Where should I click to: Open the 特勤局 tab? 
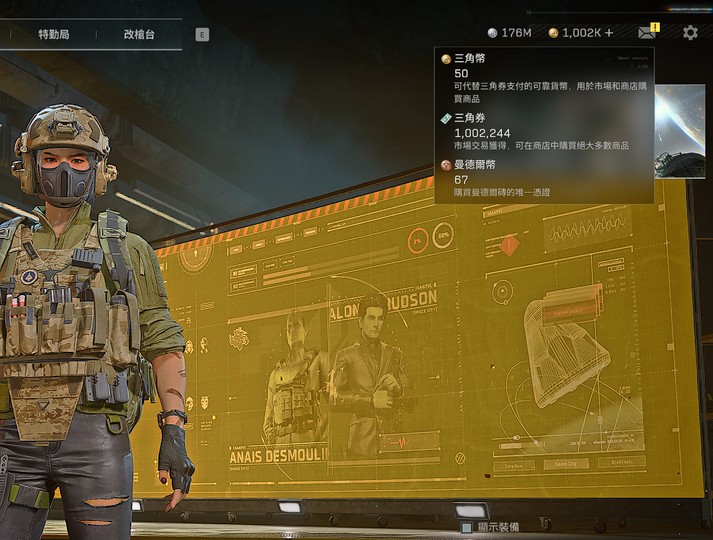(55, 33)
